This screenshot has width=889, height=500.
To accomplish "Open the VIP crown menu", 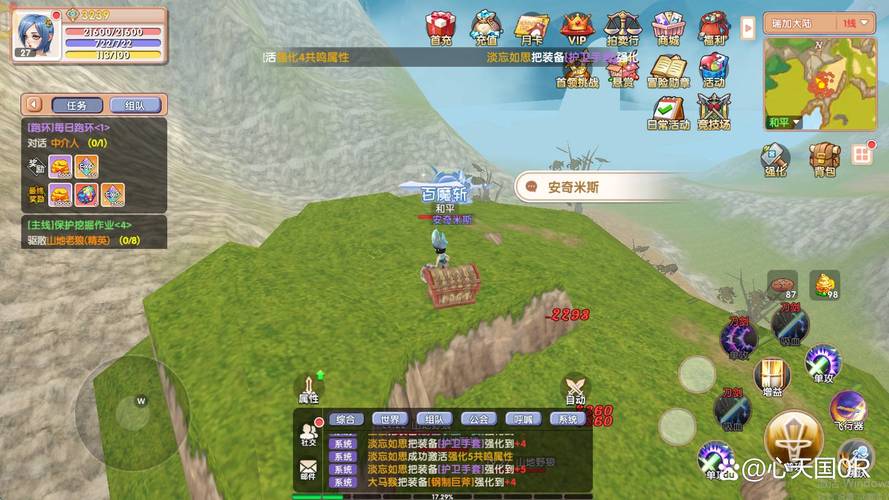I will point(577,27).
